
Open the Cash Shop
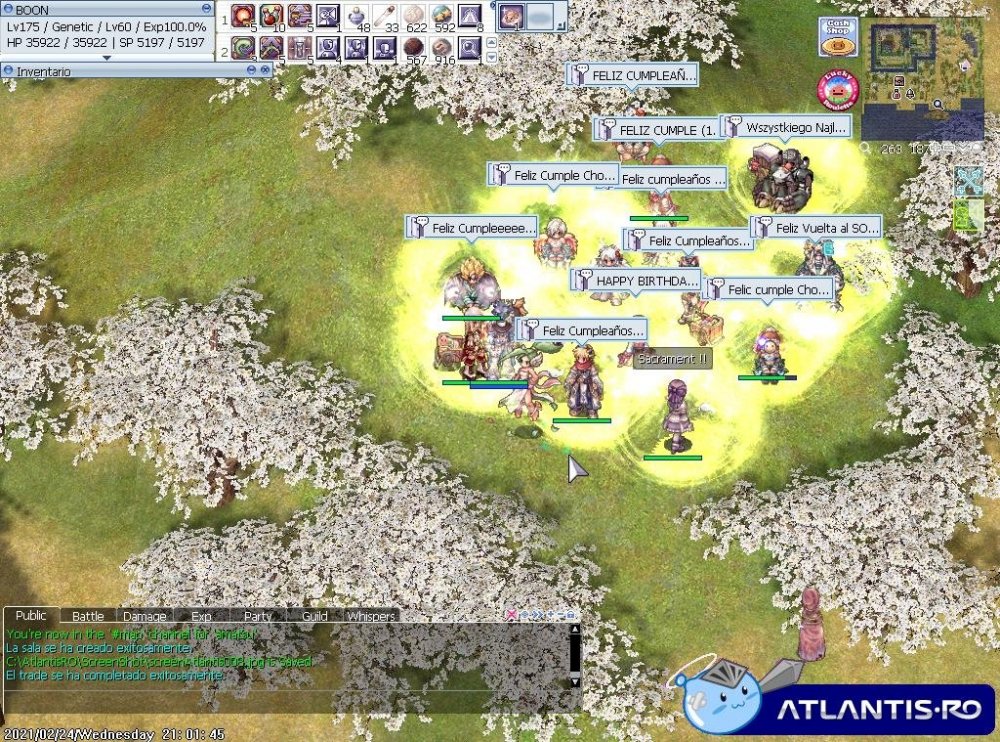(838, 37)
